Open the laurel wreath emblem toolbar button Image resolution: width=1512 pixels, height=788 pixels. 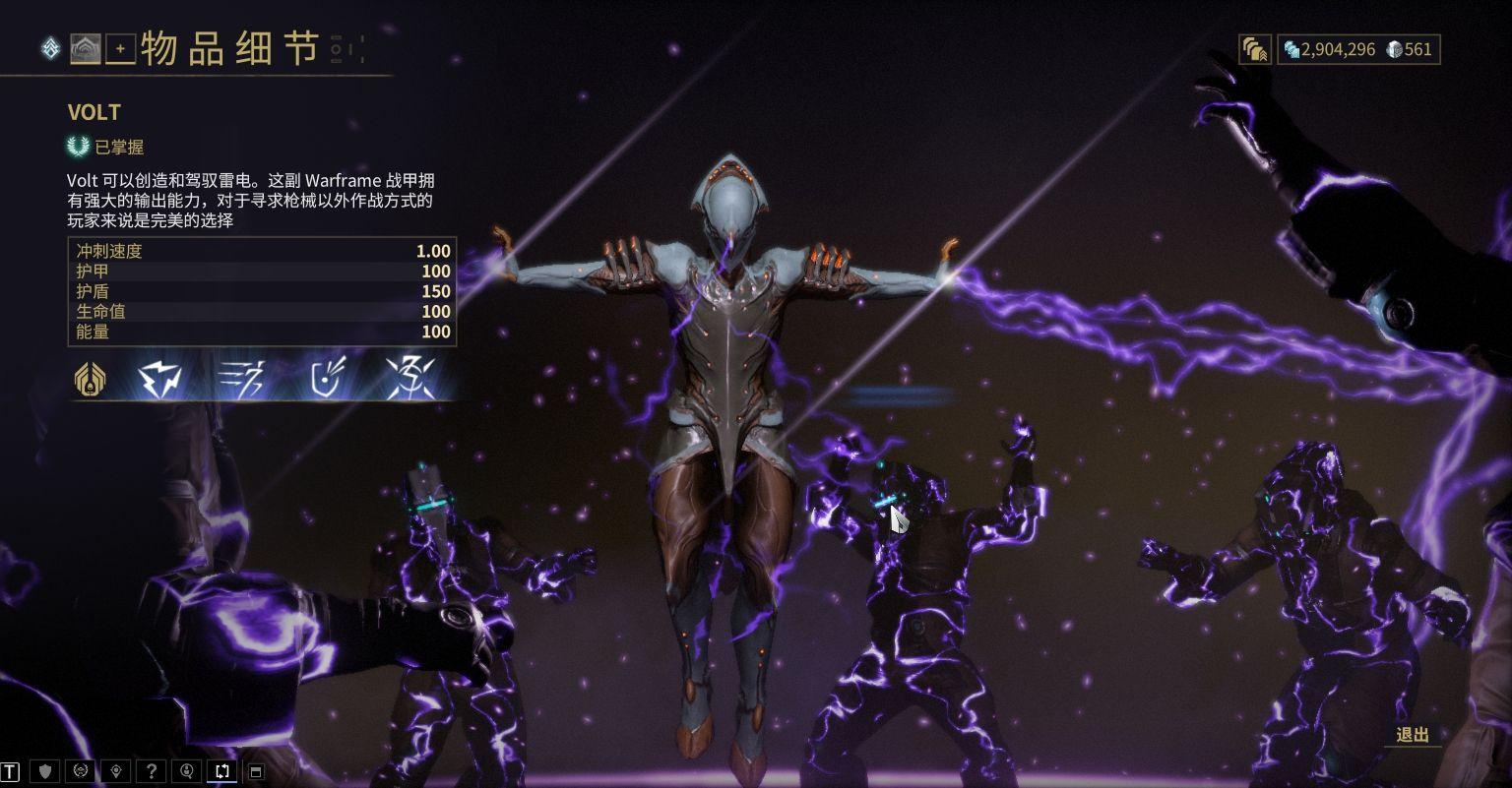[82, 771]
